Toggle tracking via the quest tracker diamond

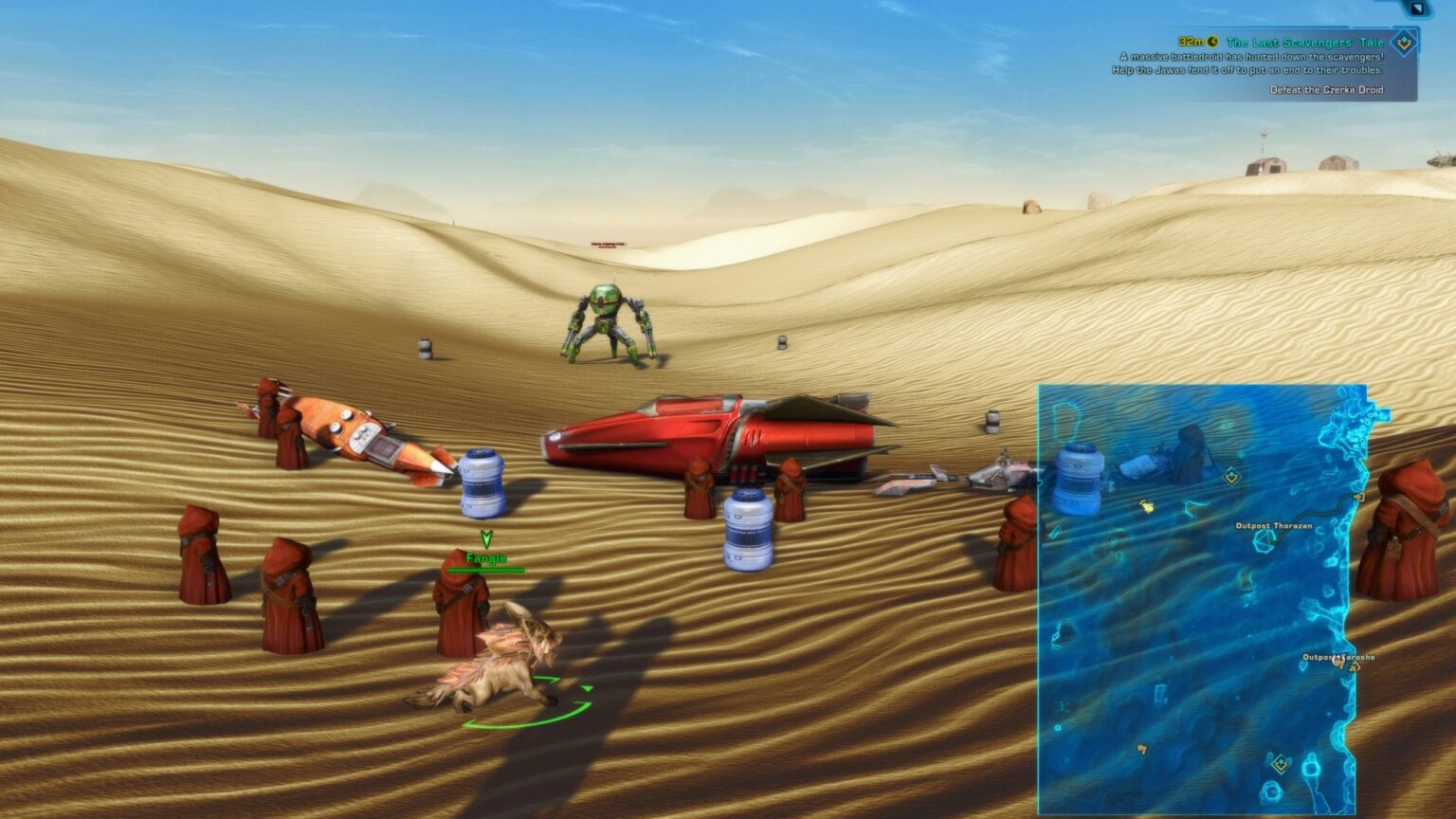1402,42
